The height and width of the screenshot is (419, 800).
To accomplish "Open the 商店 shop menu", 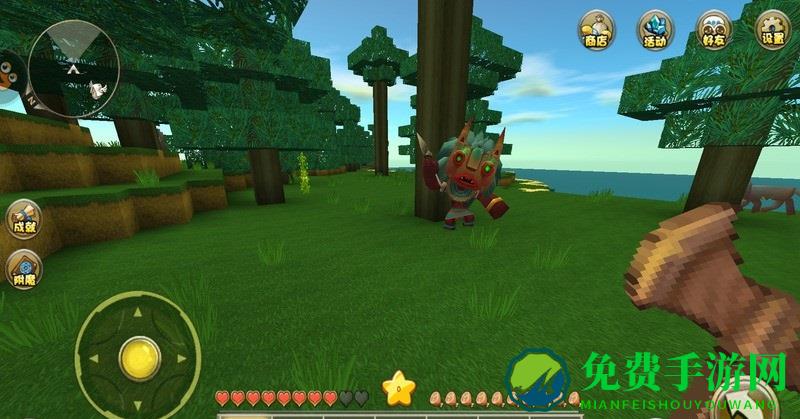I will (x=596, y=29).
